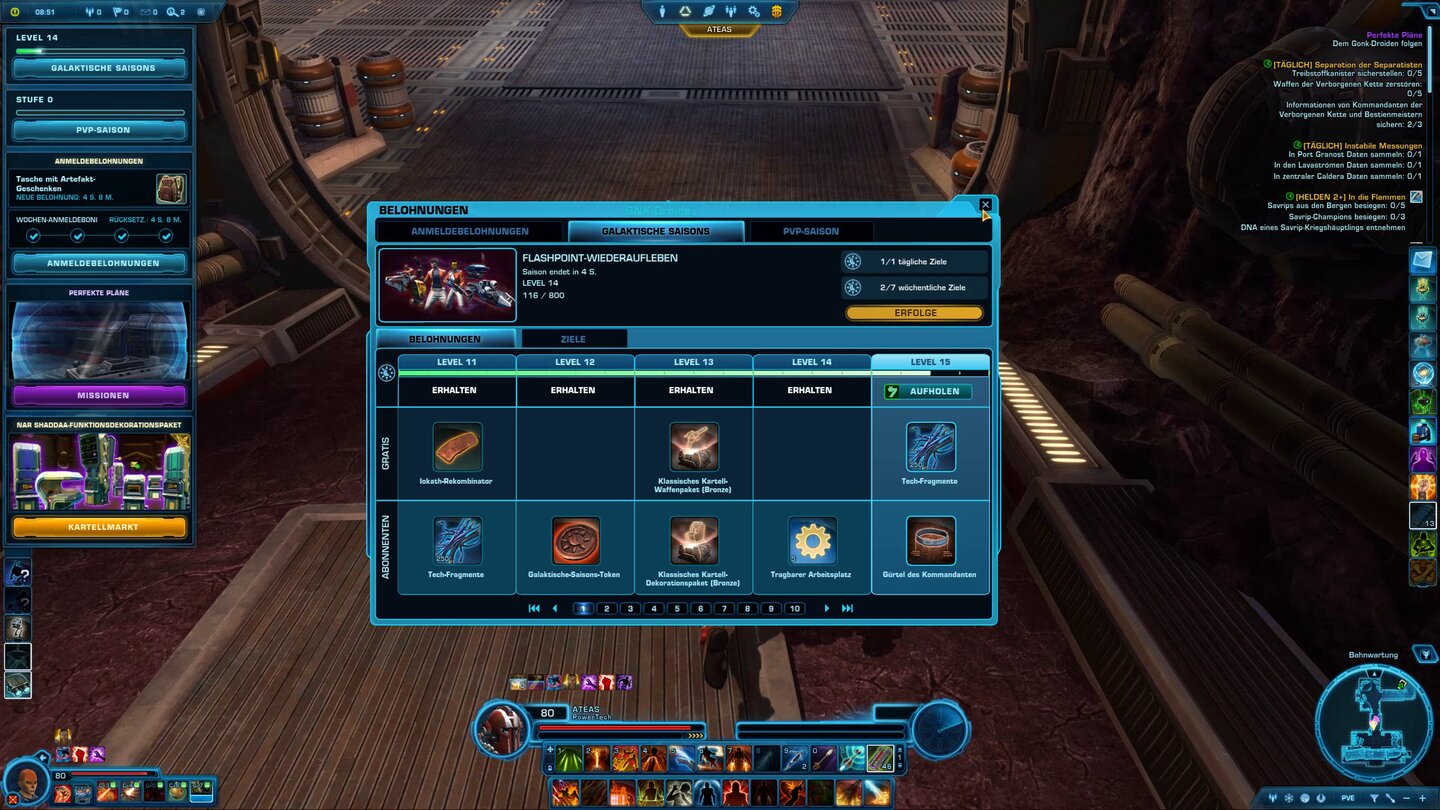This screenshot has height=810, width=1440.
Task: Open the PVE mode dropdown near the minimap
Action: 1348,798
